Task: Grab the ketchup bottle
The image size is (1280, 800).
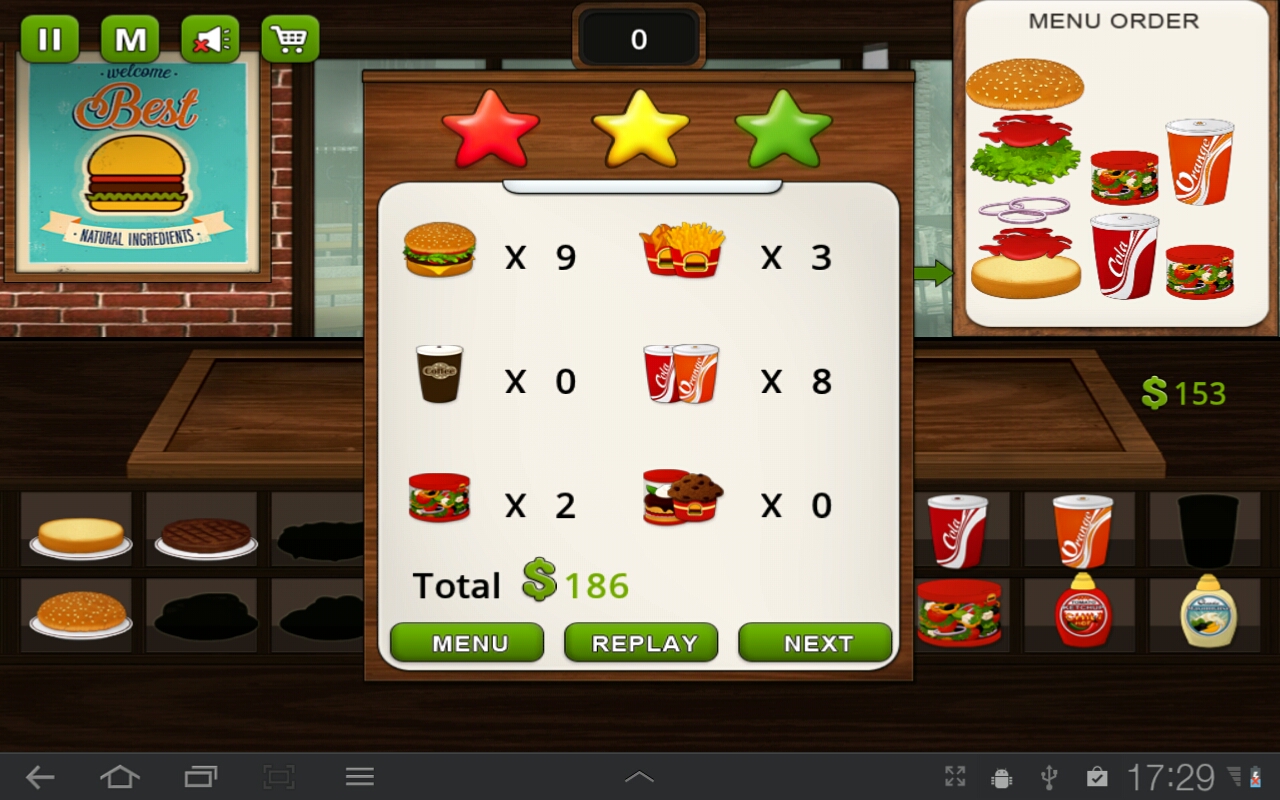Action: [x=1082, y=614]
